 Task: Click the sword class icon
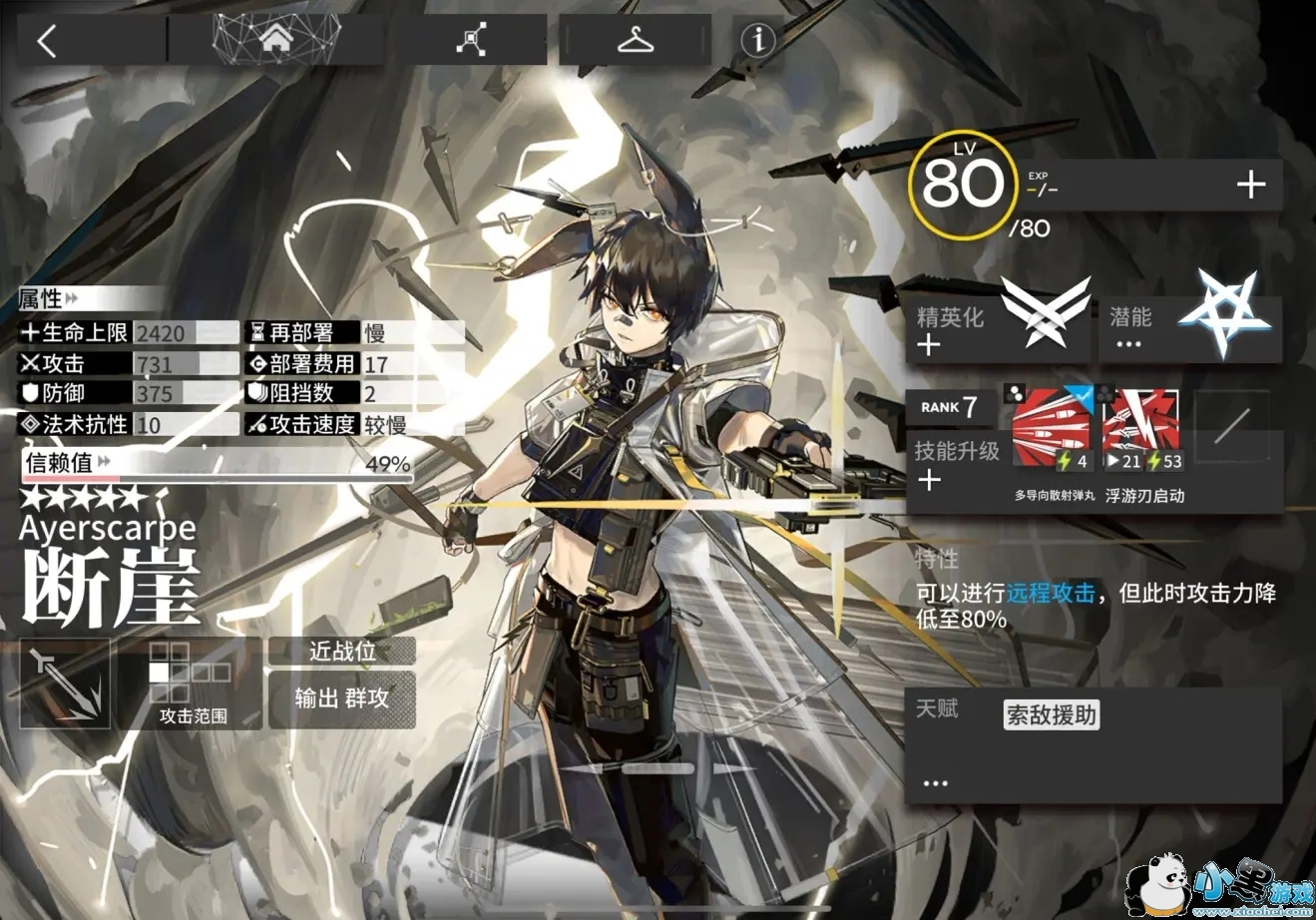65,683
